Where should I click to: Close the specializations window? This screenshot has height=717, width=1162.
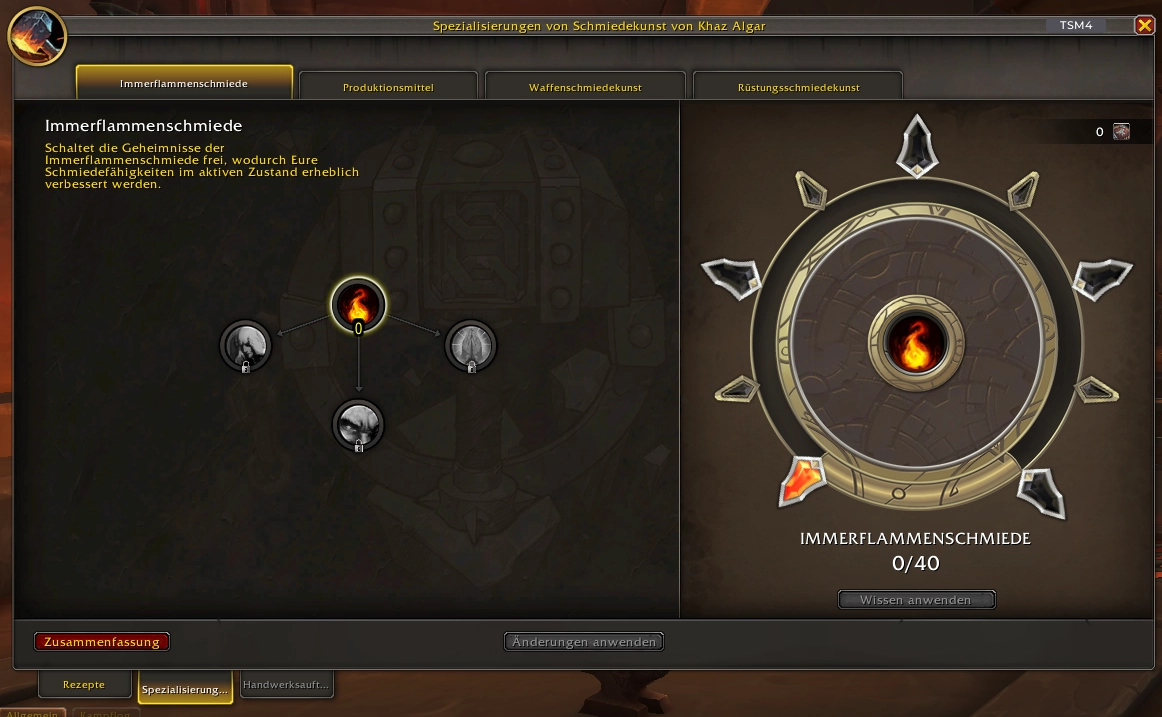click(x=1144, y=26)
